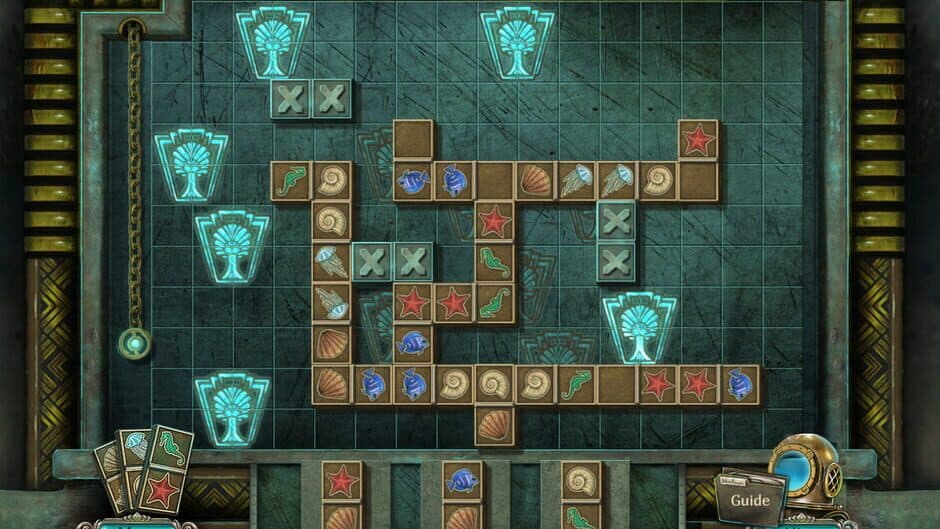Select the nautilus and seahorse tray domino

point(580,496)
